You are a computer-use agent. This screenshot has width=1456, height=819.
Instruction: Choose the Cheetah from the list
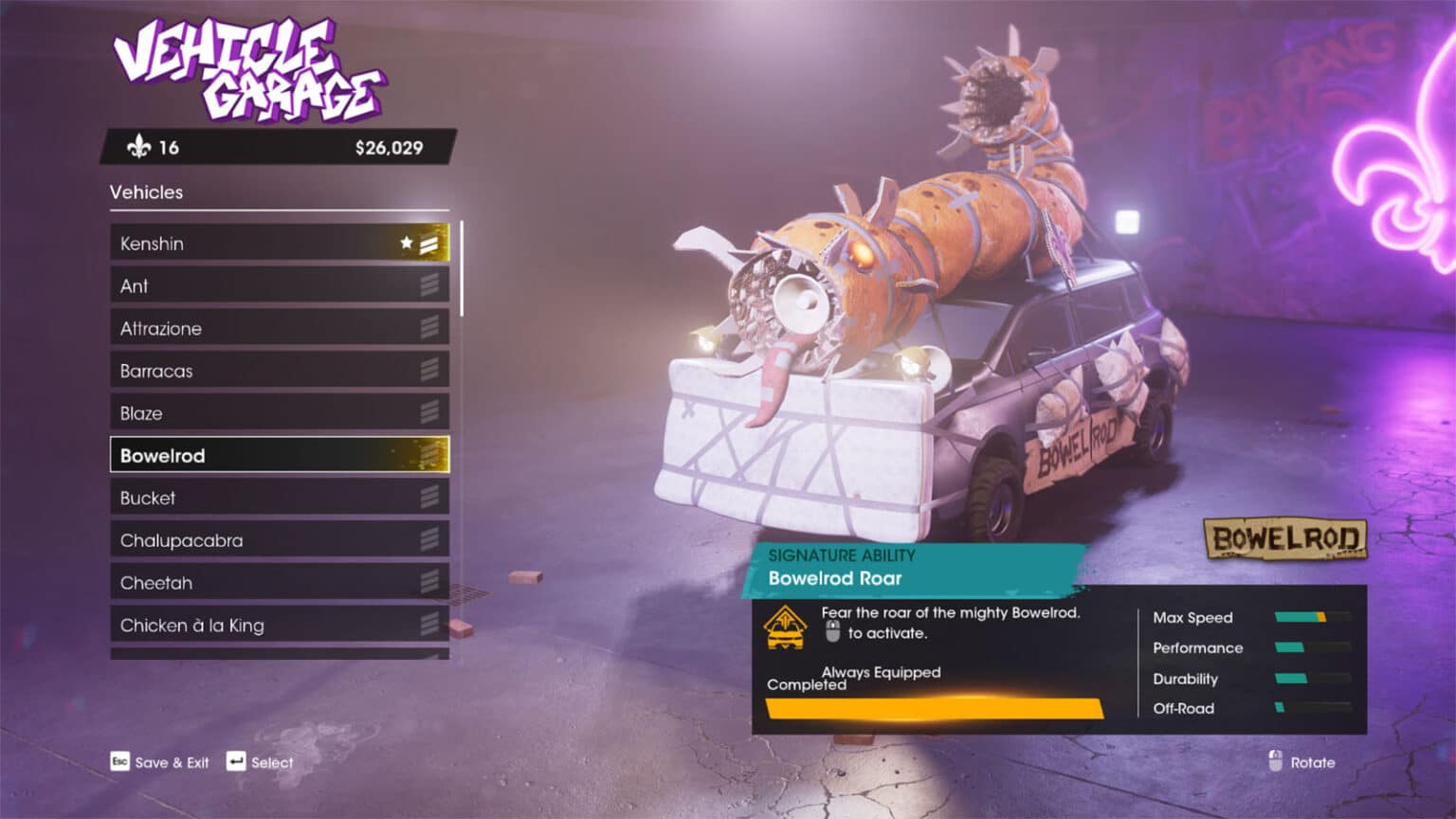point(279,583)
